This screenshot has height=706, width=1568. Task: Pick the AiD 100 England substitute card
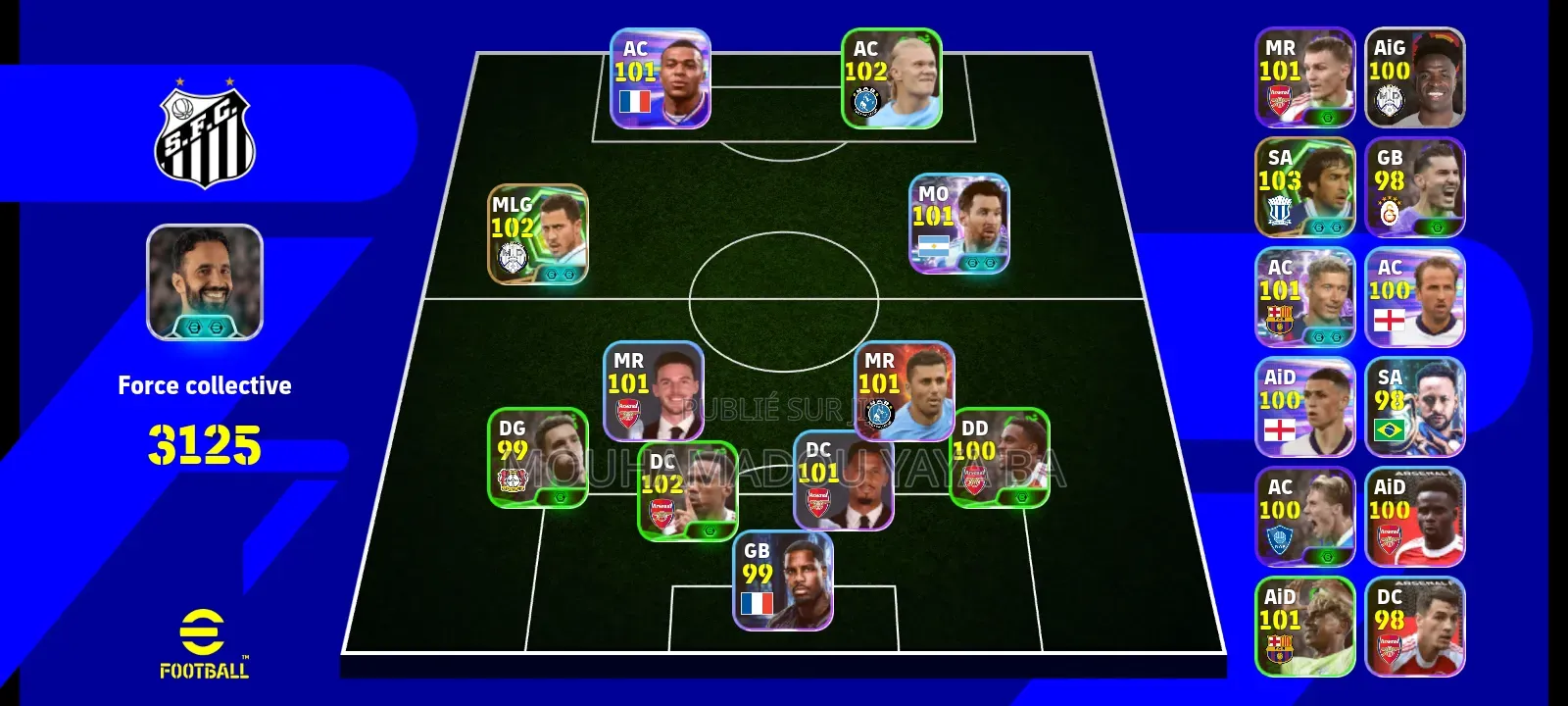1304,407
